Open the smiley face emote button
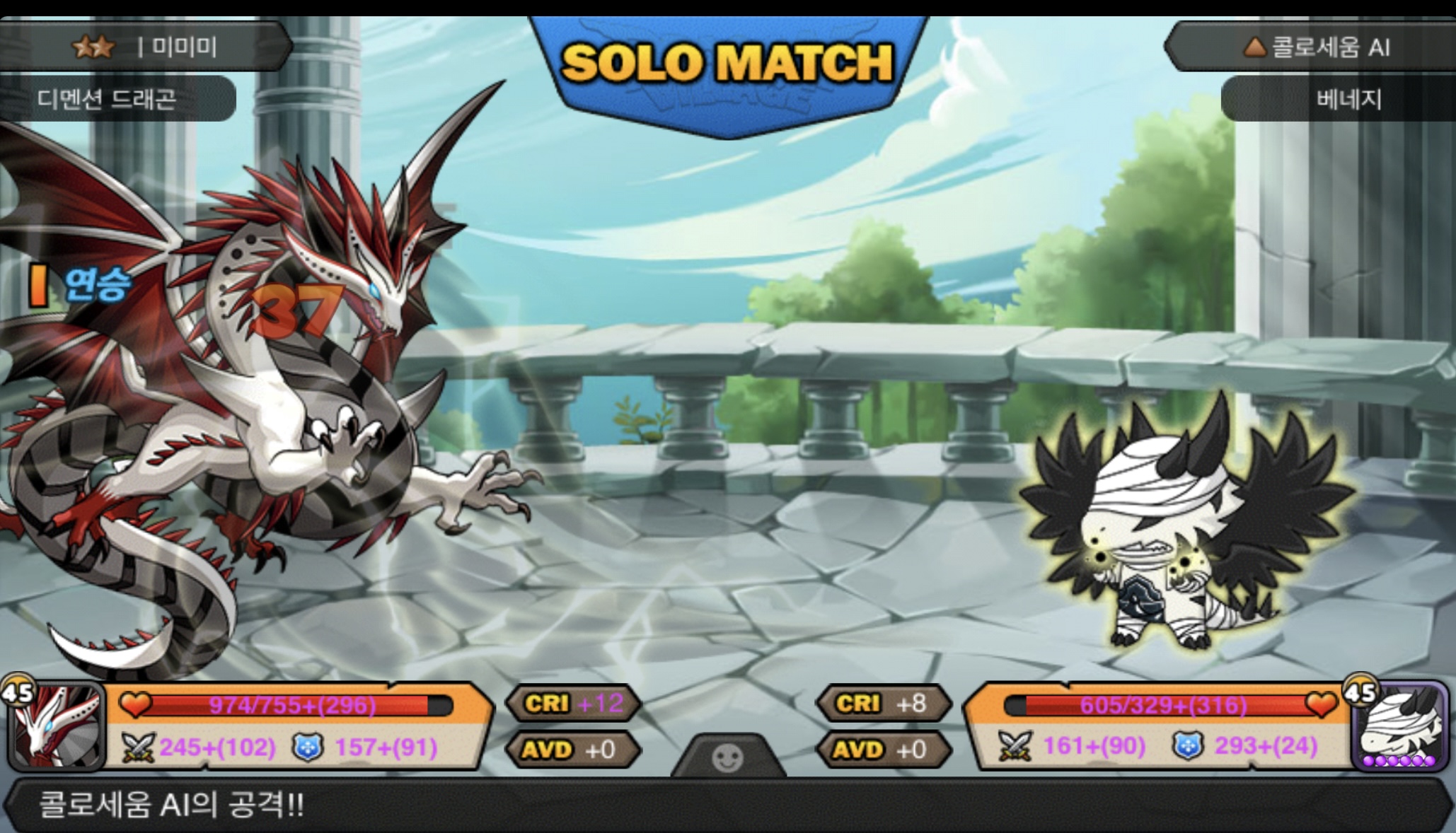This screenshot has width=1456, height=833. (x=727, y=757)
